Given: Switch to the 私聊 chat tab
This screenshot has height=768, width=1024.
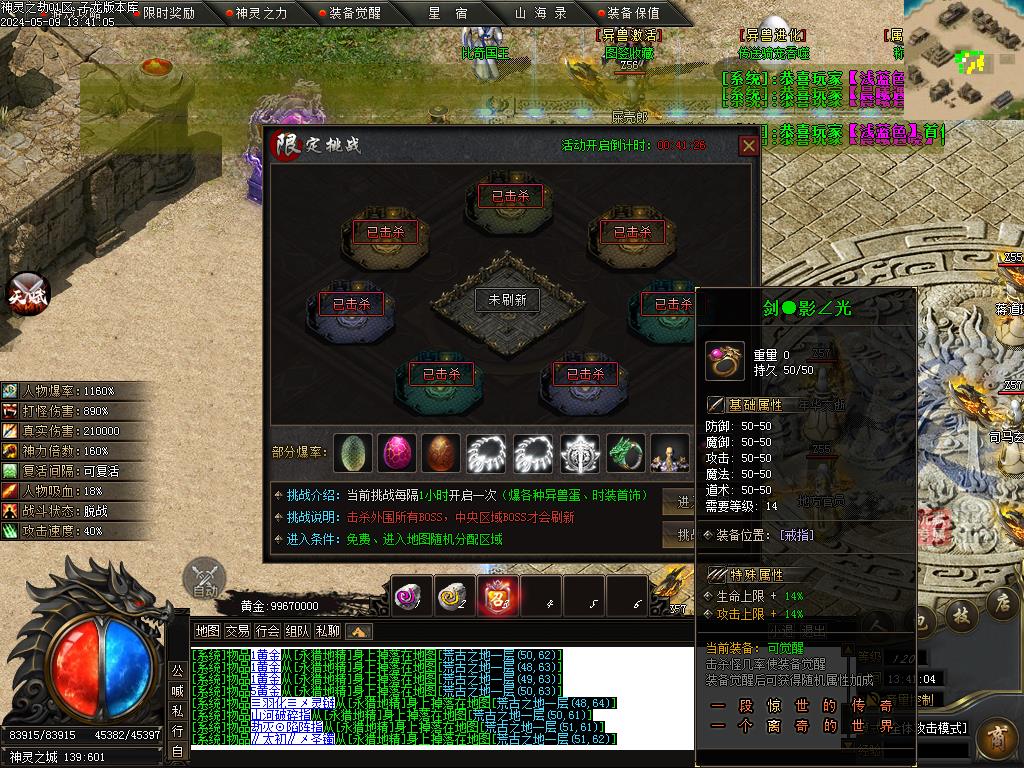Looking at the screenshot, I should pos(327,631).
